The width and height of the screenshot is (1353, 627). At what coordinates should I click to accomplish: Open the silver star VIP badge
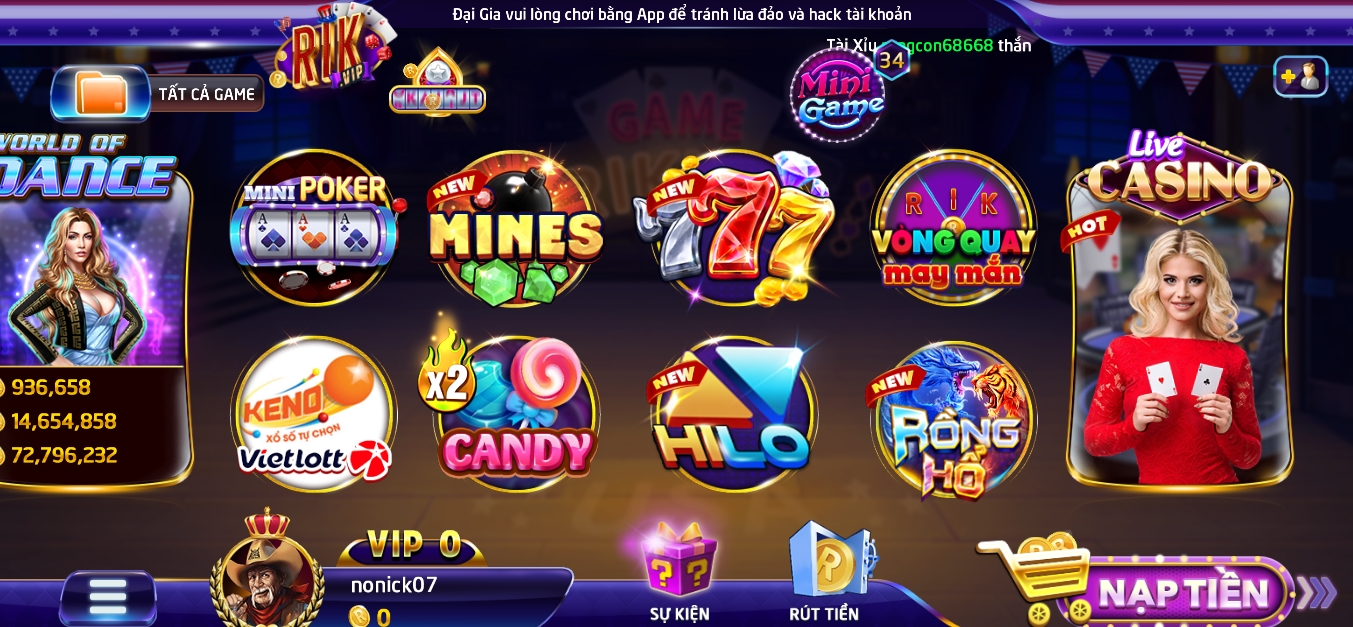(x=437, y=85)
